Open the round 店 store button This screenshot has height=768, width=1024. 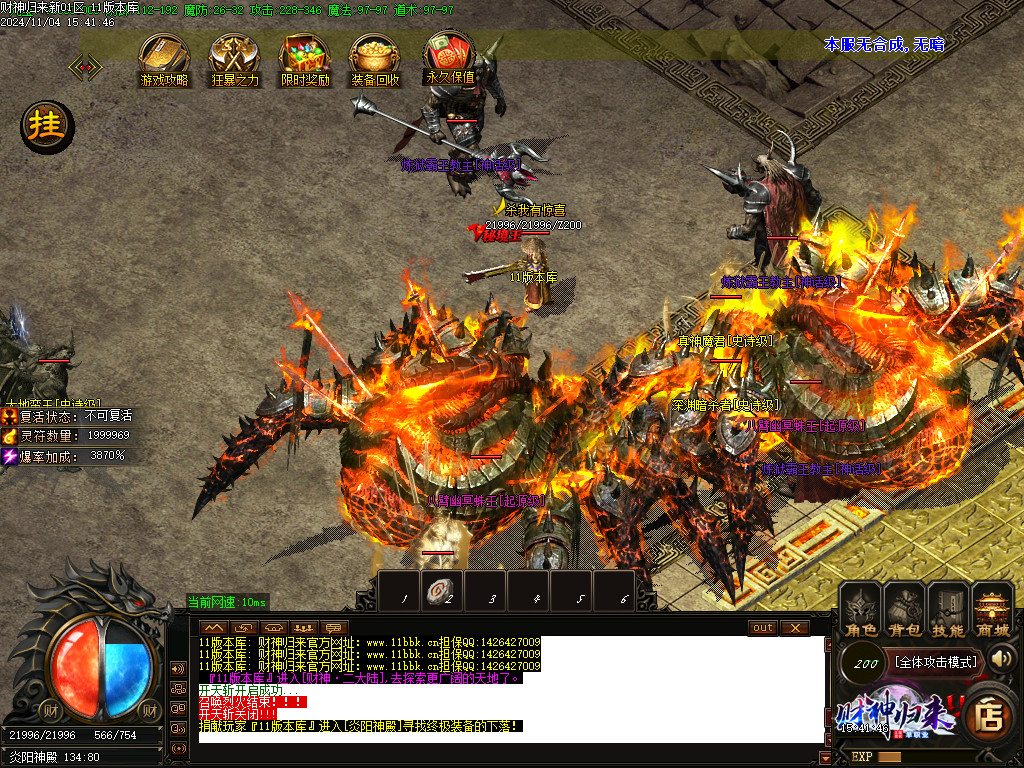coord(989,716)
